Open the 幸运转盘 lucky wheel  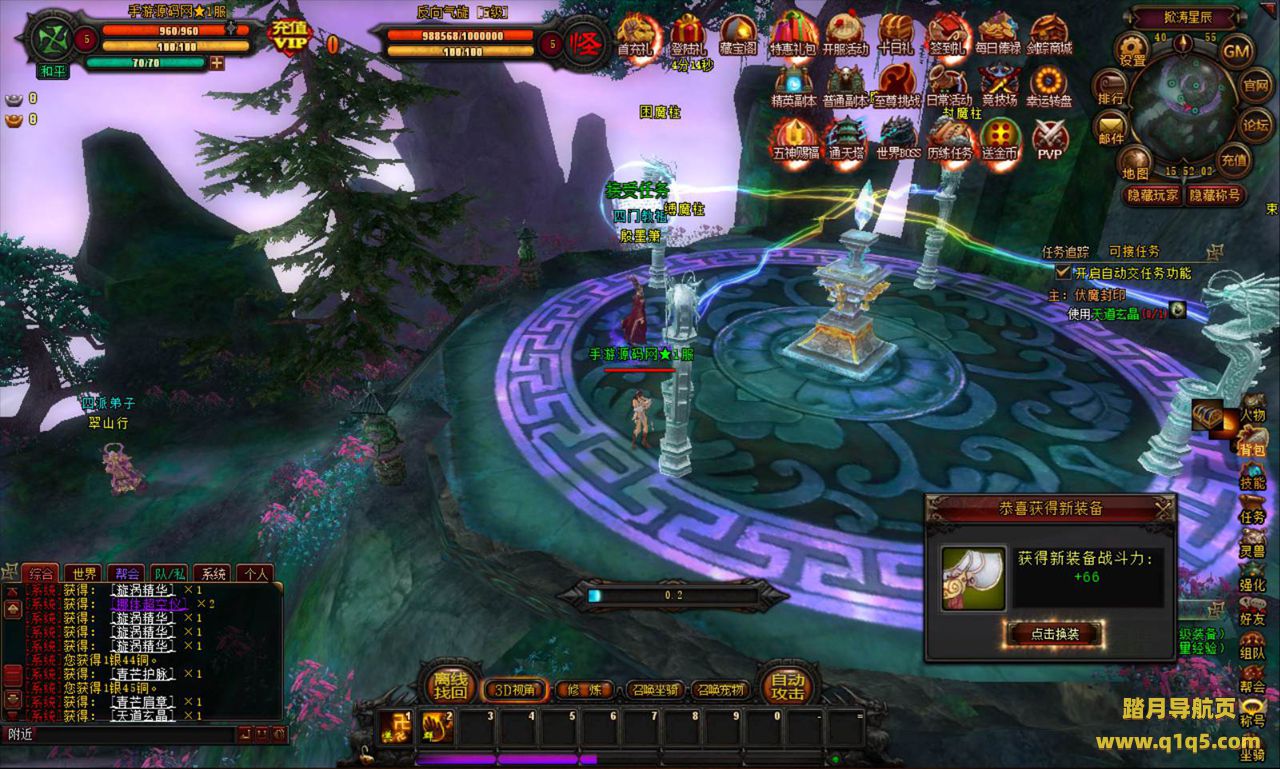pos(1050,86)
